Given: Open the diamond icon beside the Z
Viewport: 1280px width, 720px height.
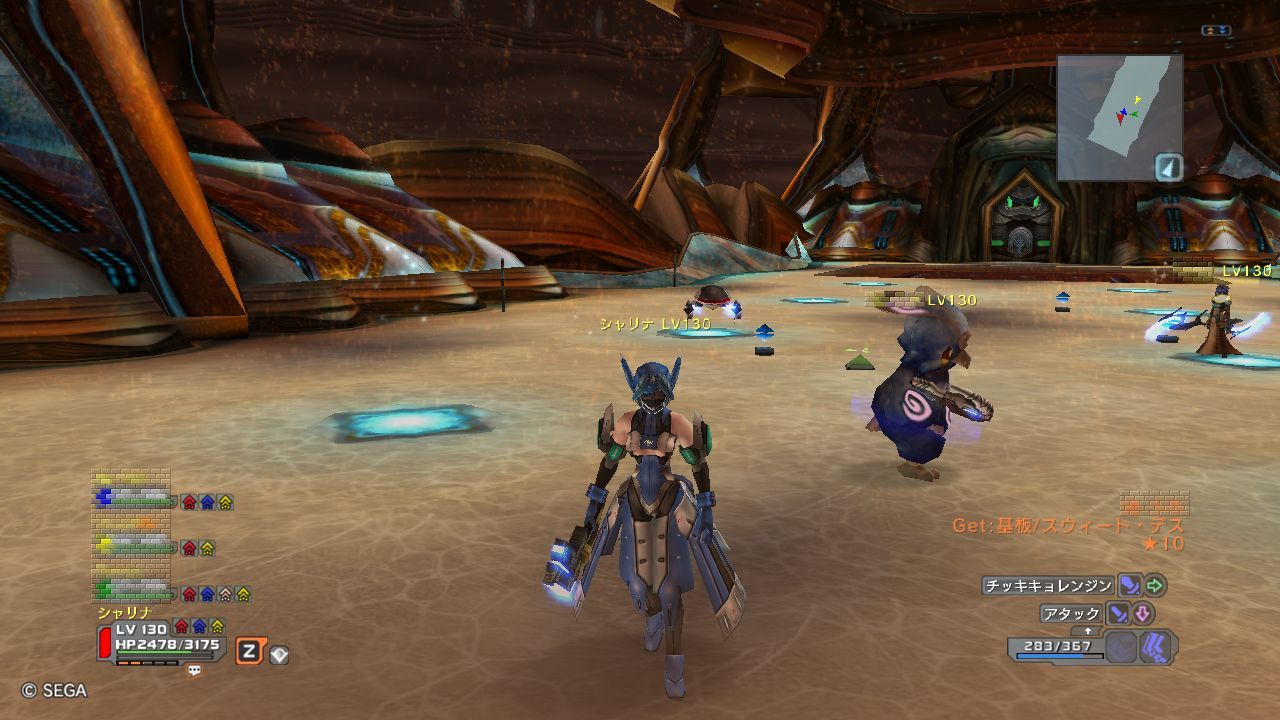Looking at the screenshot, I should (279, 655).
